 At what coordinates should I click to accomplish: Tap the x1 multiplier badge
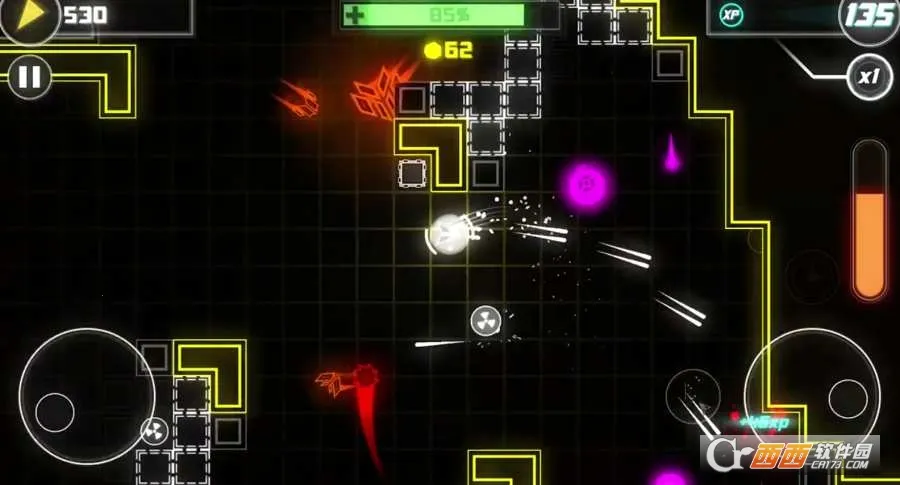click(x=869, y=77)
